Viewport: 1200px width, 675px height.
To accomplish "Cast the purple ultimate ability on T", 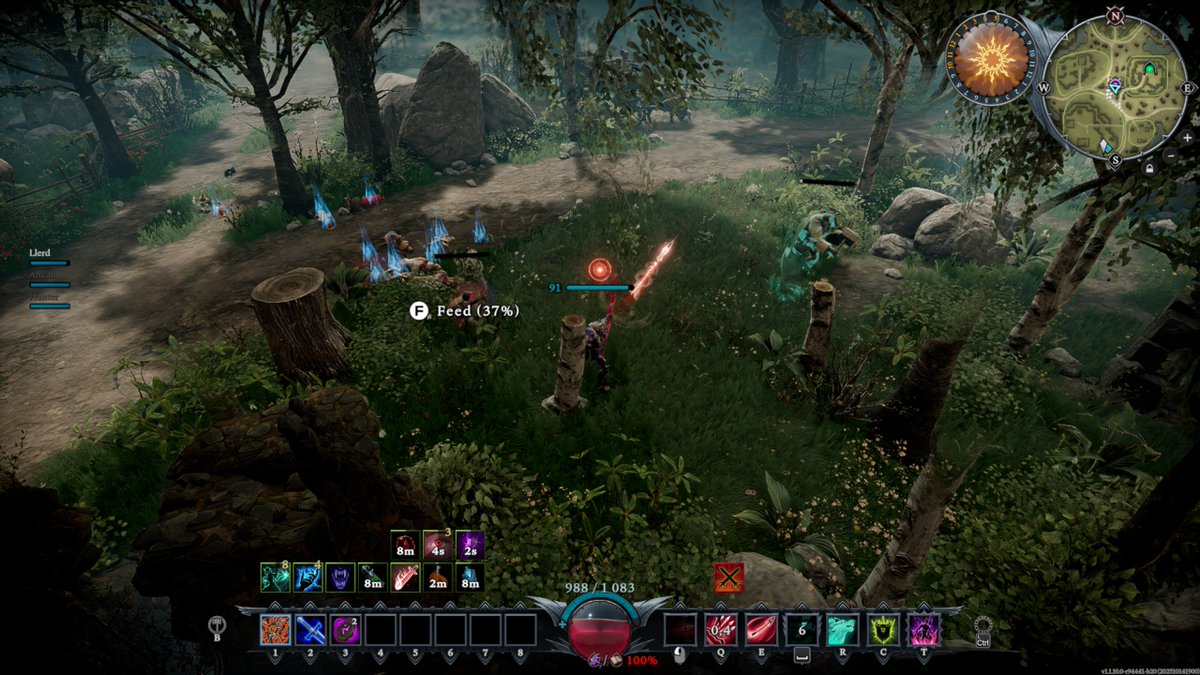I will (923, 630).
